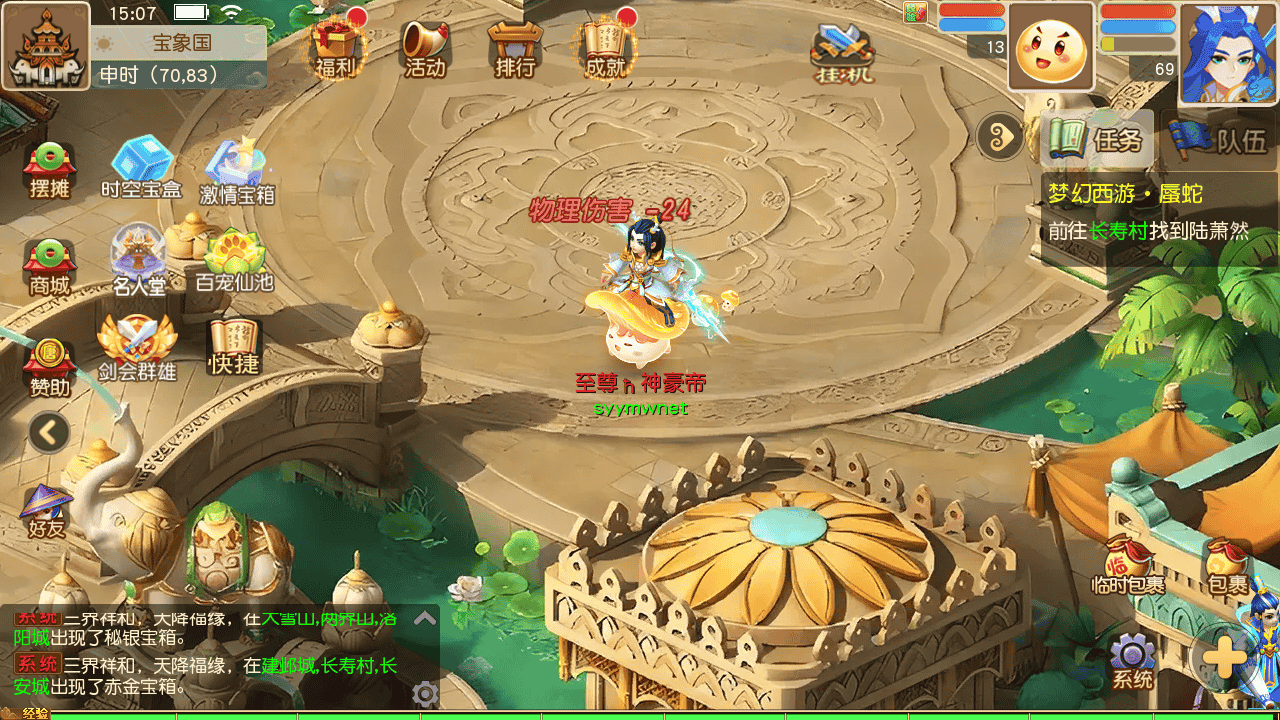The height and width of the screenshot is (720, 1280).
Task: Activate 挂机 auto-battle mode
Action: click(x=842, y=50)
